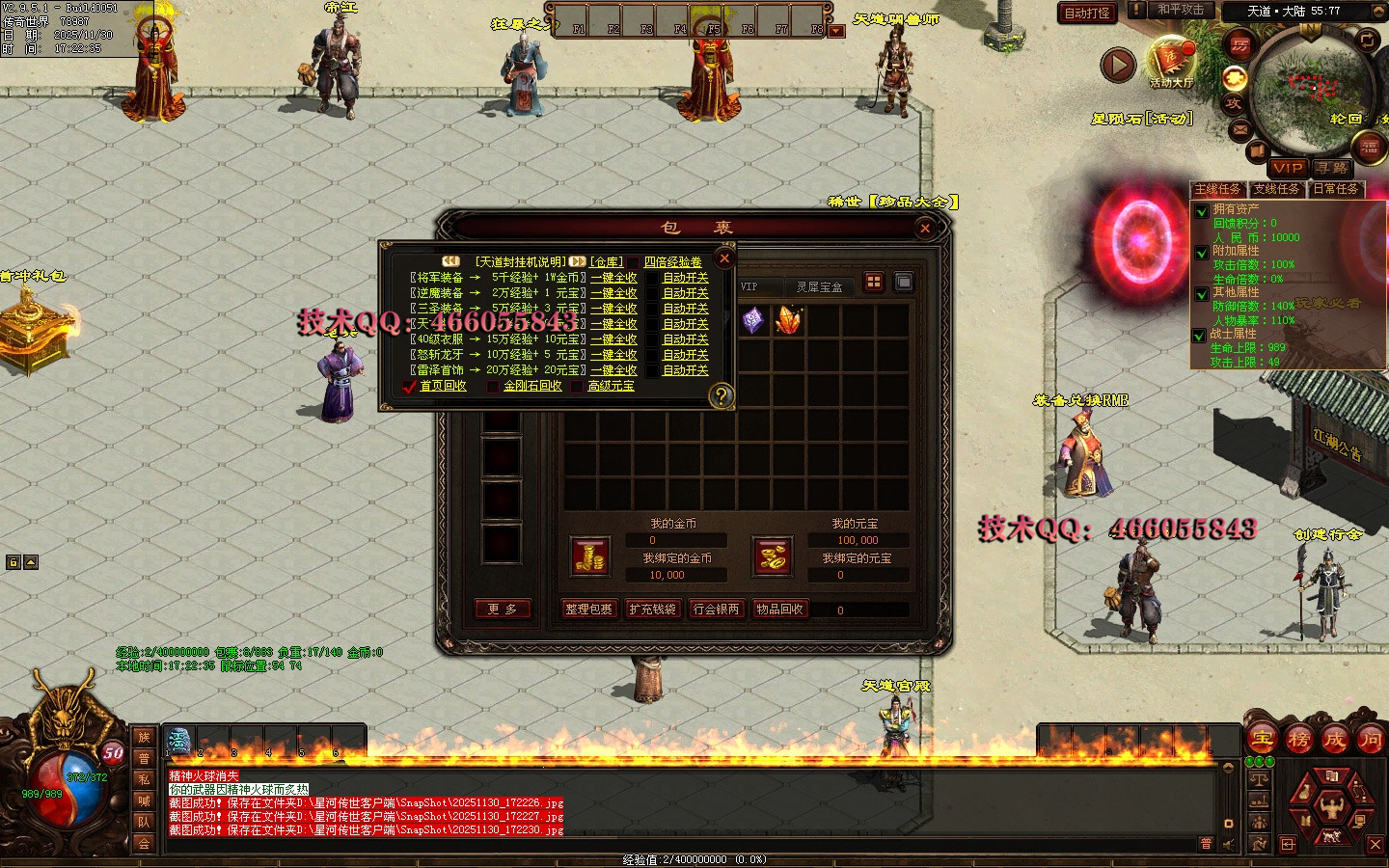The width and height of the screenshot is (1389, 868).
Task: Open the 物品回收 item recycle button
Action: tap(779, 609)
